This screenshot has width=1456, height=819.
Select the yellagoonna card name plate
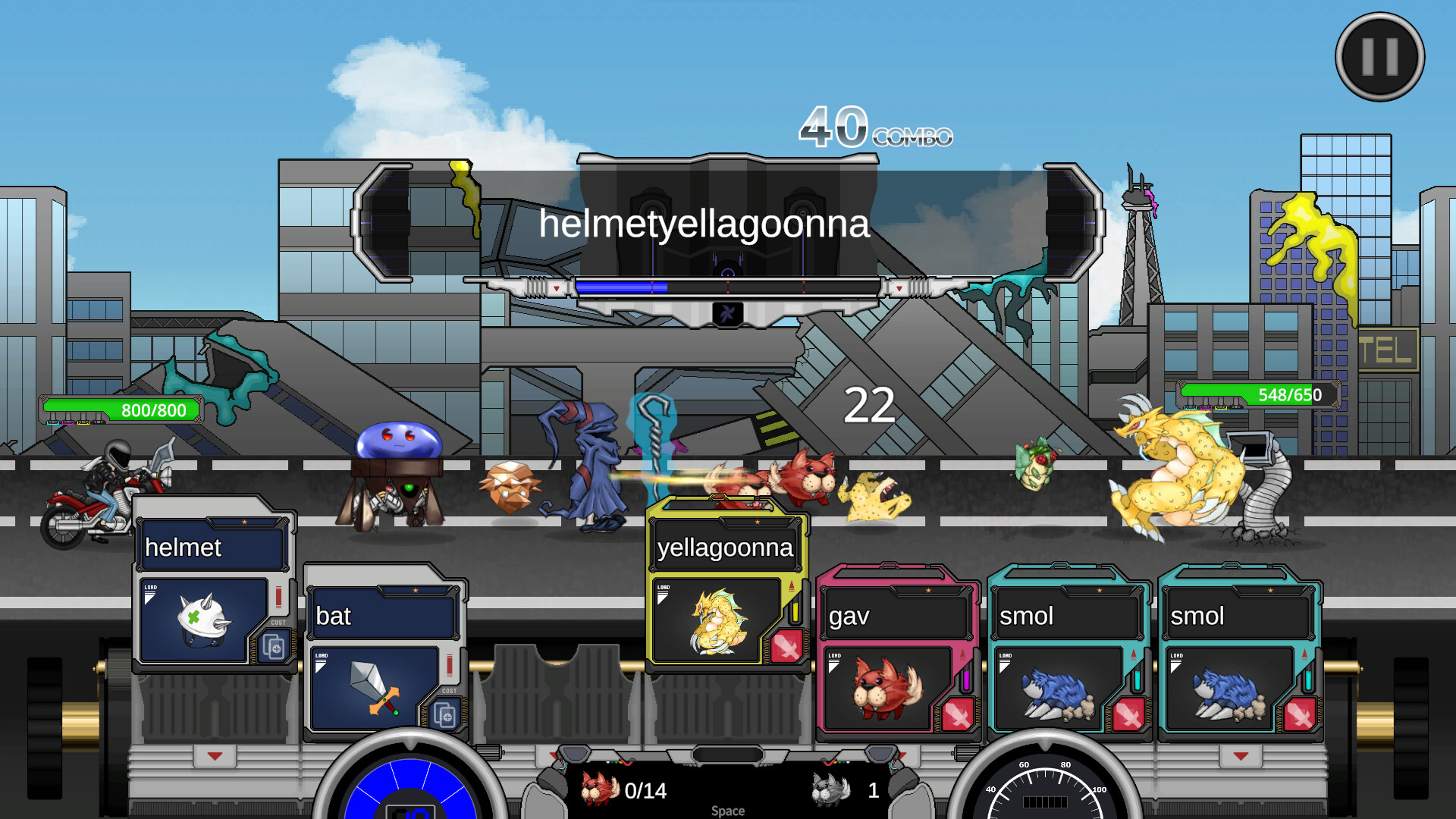click(x=726, y=548)
